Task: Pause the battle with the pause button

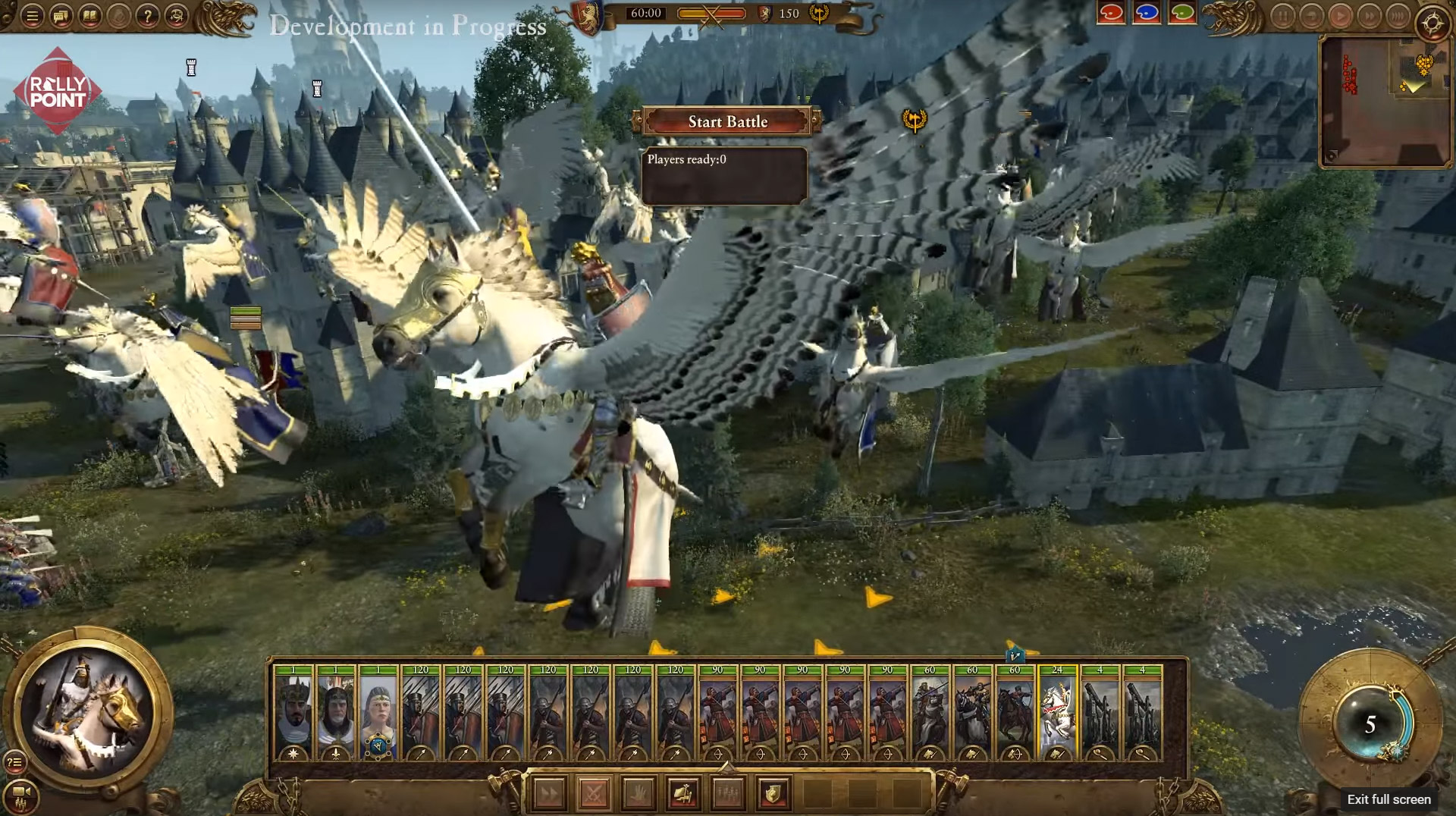Action: (x=1282, y=17)
